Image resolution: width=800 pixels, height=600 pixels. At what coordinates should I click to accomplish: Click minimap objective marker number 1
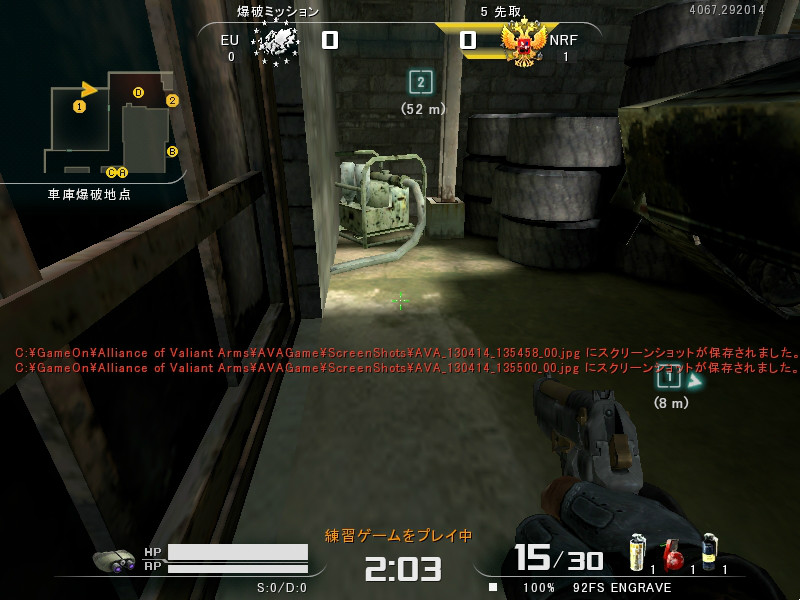79,105
